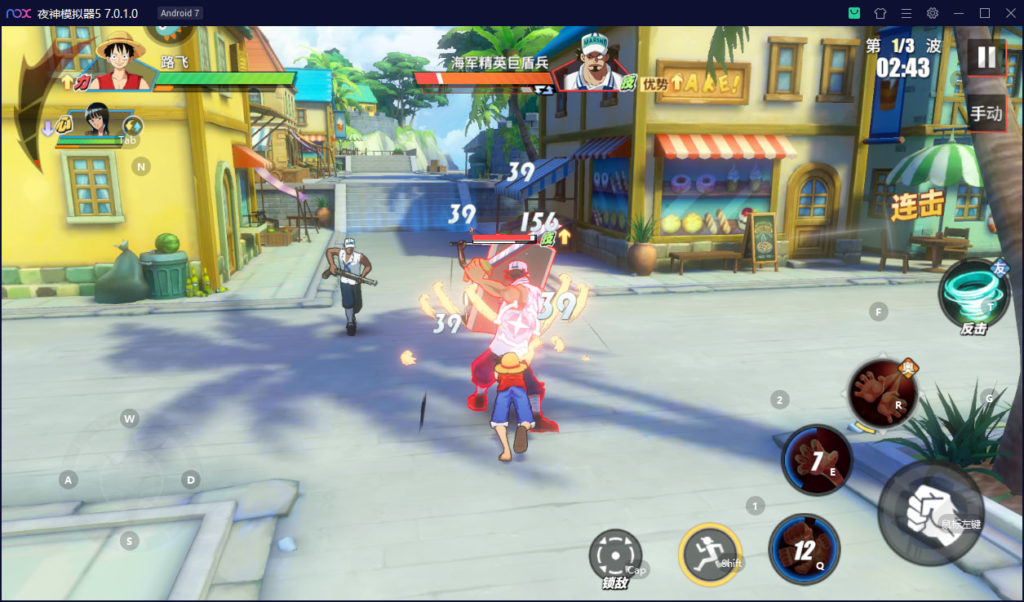Image resolution: width=1024 pixels, height=602 pixels.
Task: Open the Nox emulator settings gear
Action: 932,13
